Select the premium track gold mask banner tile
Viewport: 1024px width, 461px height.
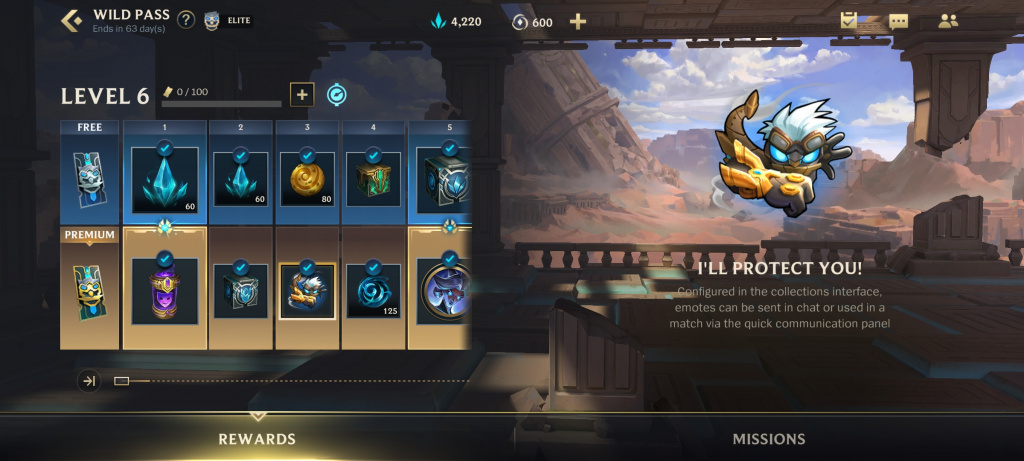click(90, 290)
